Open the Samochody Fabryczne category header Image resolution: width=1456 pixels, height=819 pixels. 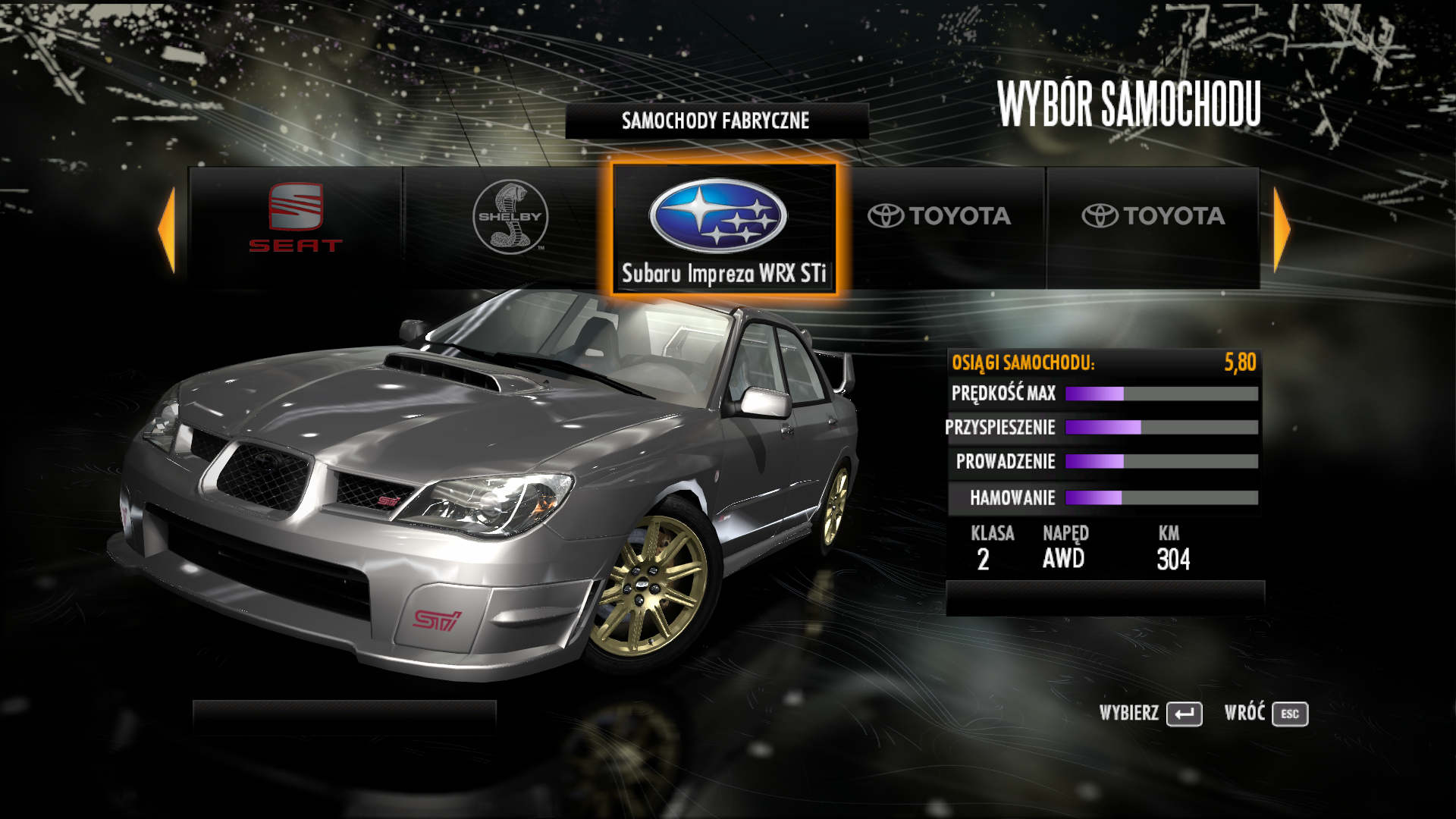716,121
